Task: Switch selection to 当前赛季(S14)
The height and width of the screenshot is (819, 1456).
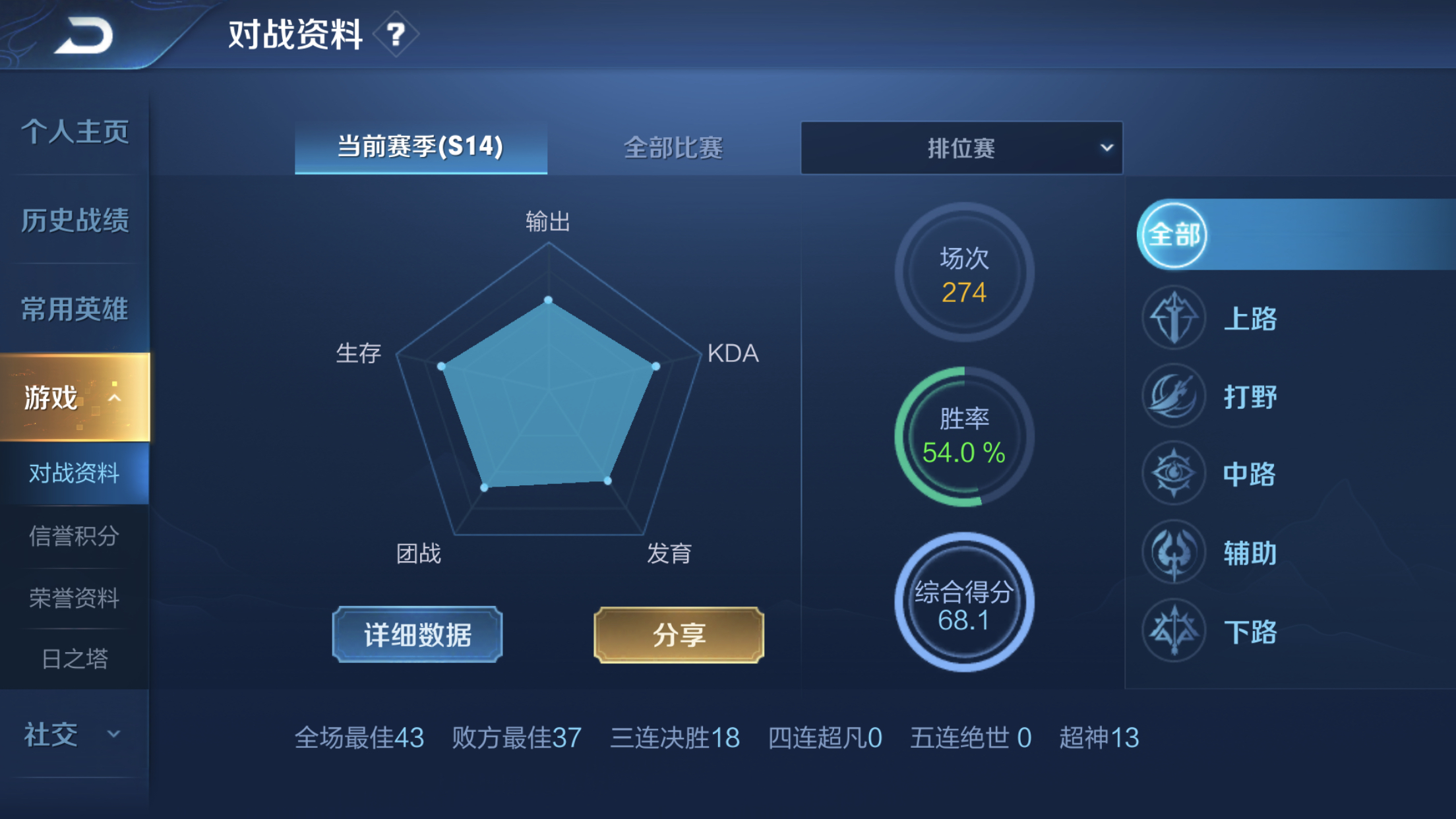Action: coord(420,148)
